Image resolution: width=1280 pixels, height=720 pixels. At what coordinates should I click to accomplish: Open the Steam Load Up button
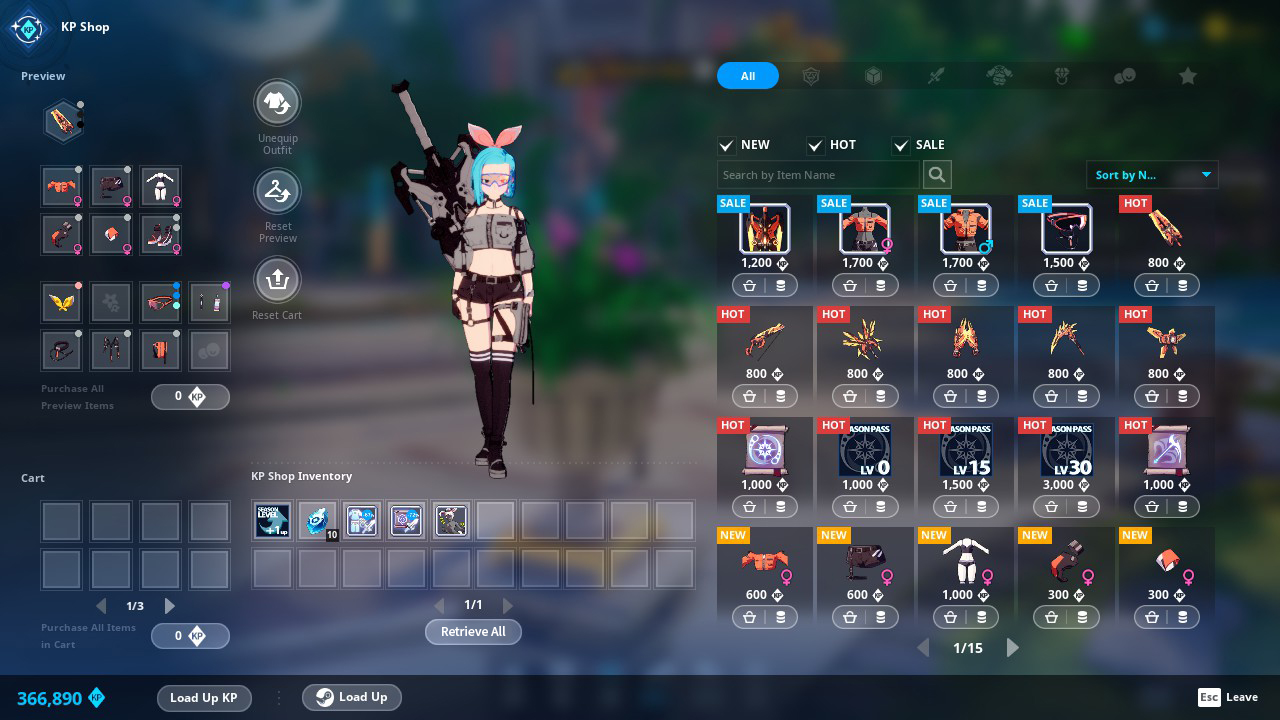pos(351,697)
